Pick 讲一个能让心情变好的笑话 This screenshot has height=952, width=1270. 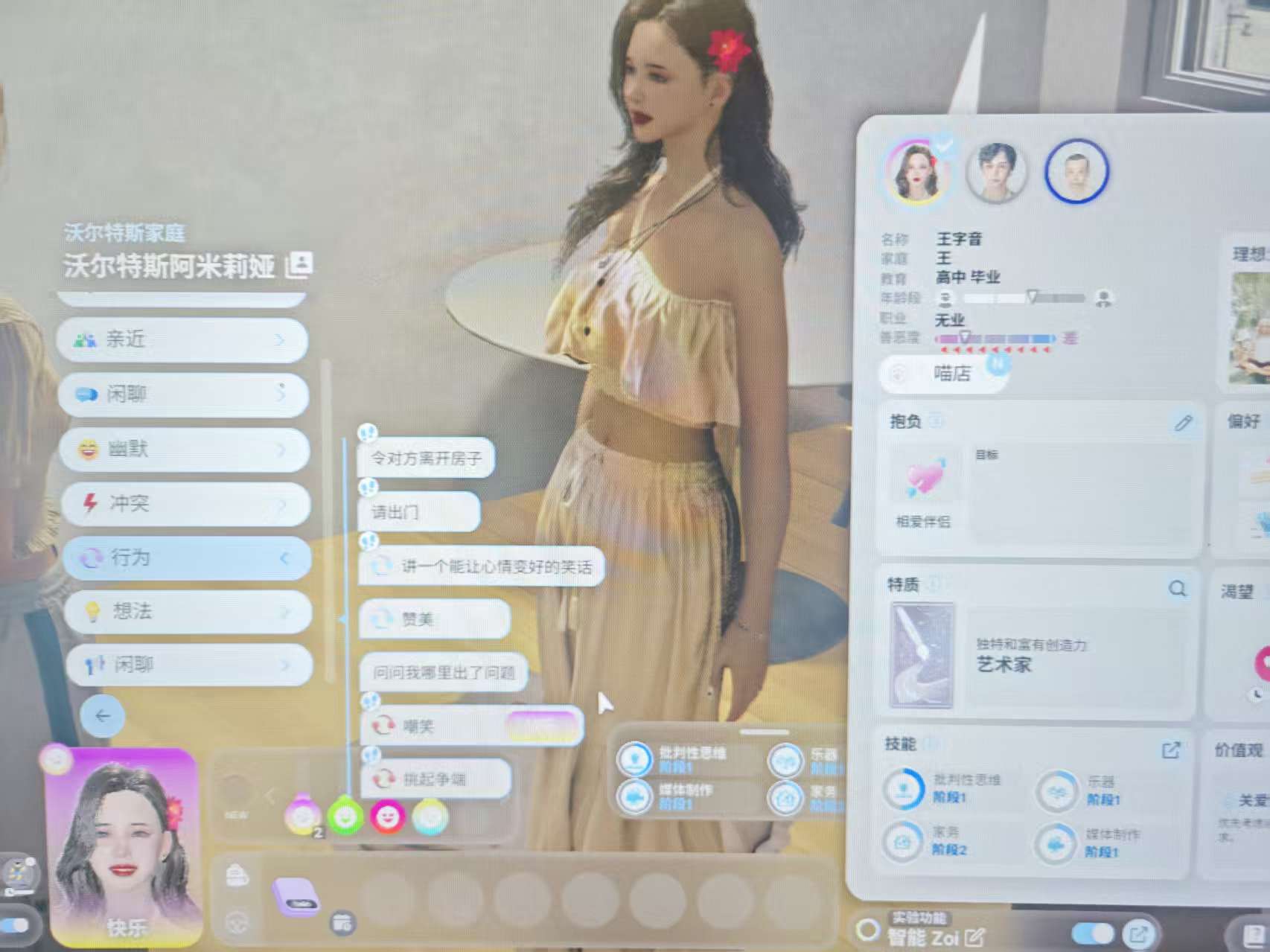point(482,567)
